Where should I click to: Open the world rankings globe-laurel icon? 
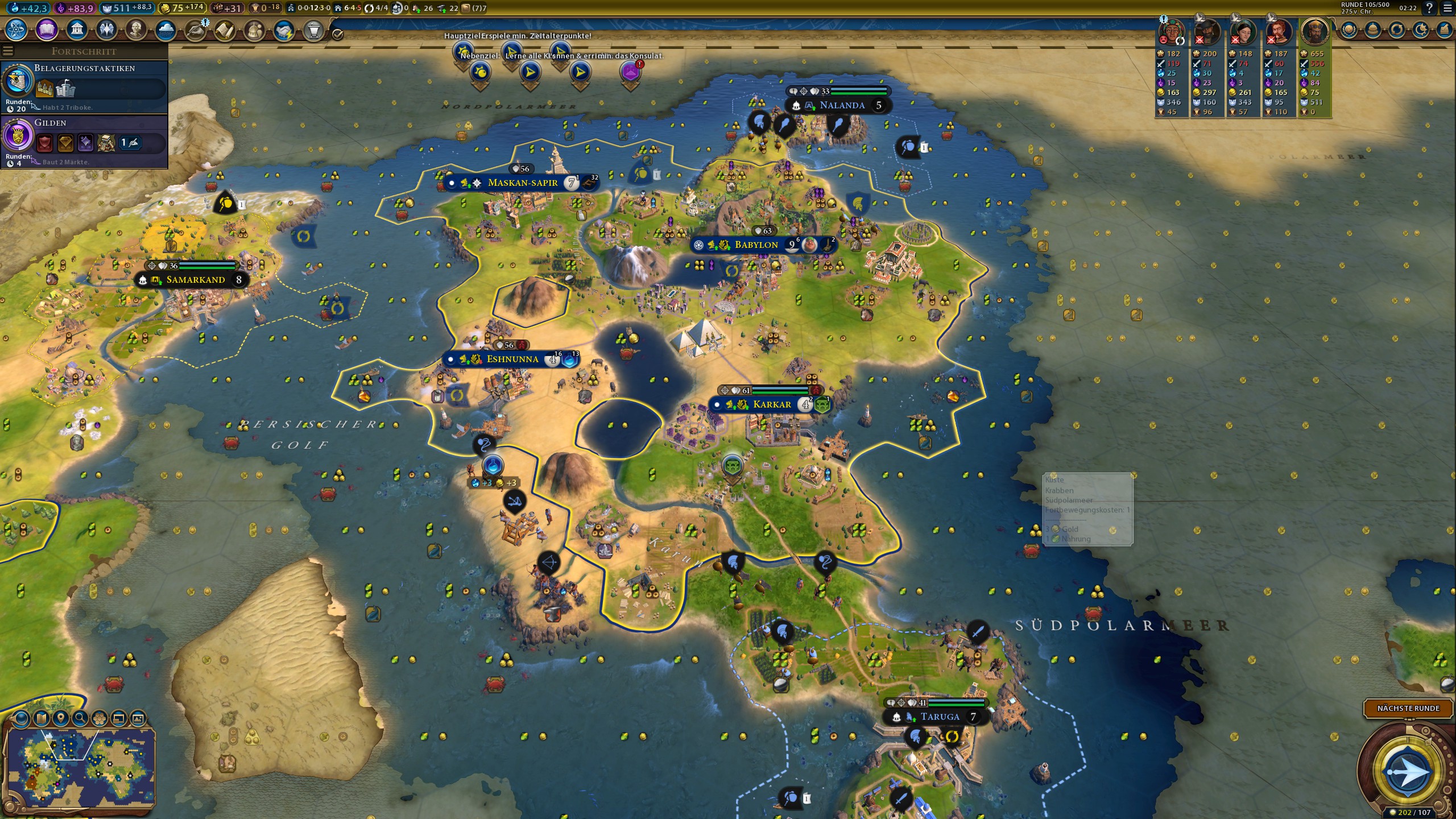pyautogui.click(x=1349, y=30)
